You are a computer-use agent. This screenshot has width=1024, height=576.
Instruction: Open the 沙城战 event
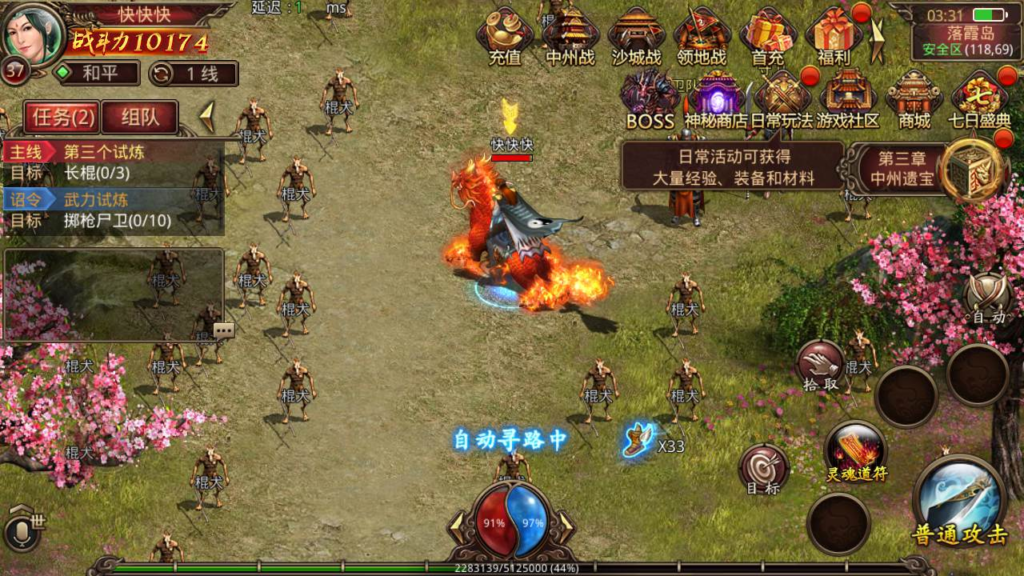pyautogui.click(x=636, y=36)
